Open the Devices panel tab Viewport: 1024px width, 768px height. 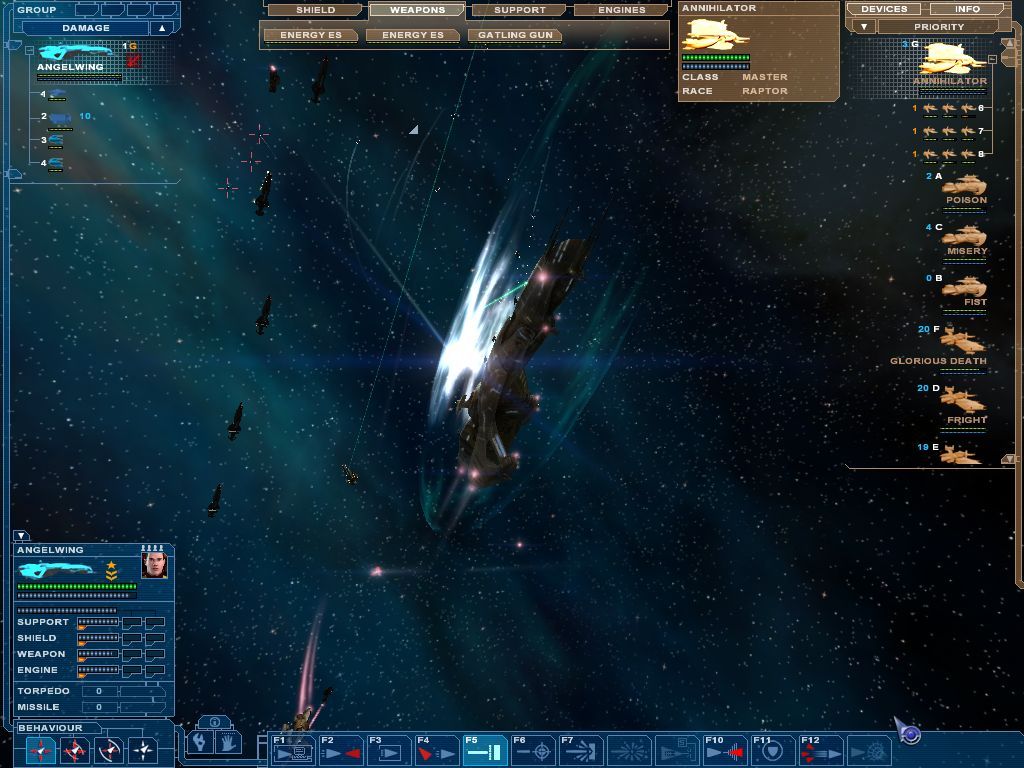(x=884, y=9)
